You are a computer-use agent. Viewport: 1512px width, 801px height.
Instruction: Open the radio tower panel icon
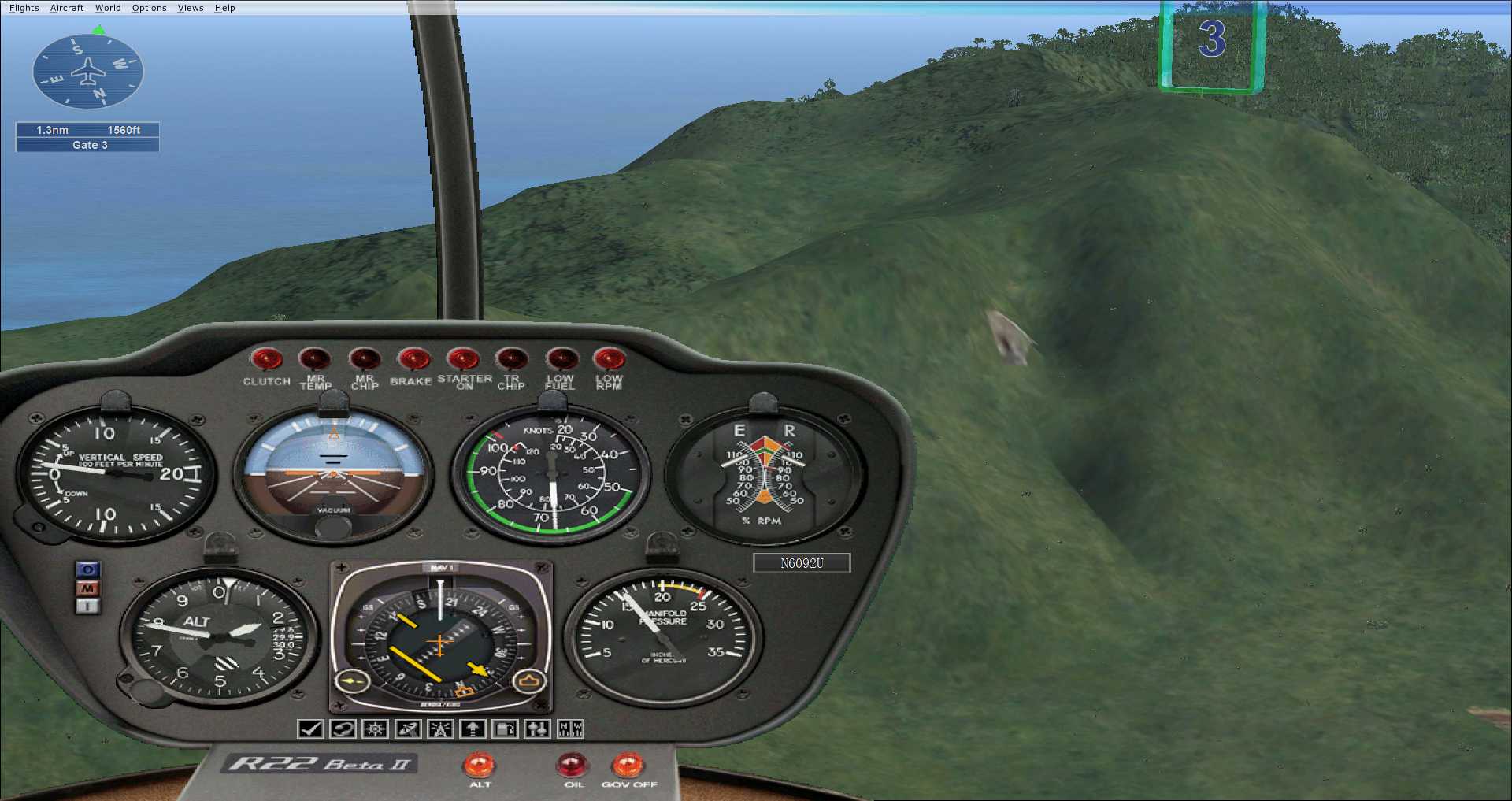(x=440, y=729)
